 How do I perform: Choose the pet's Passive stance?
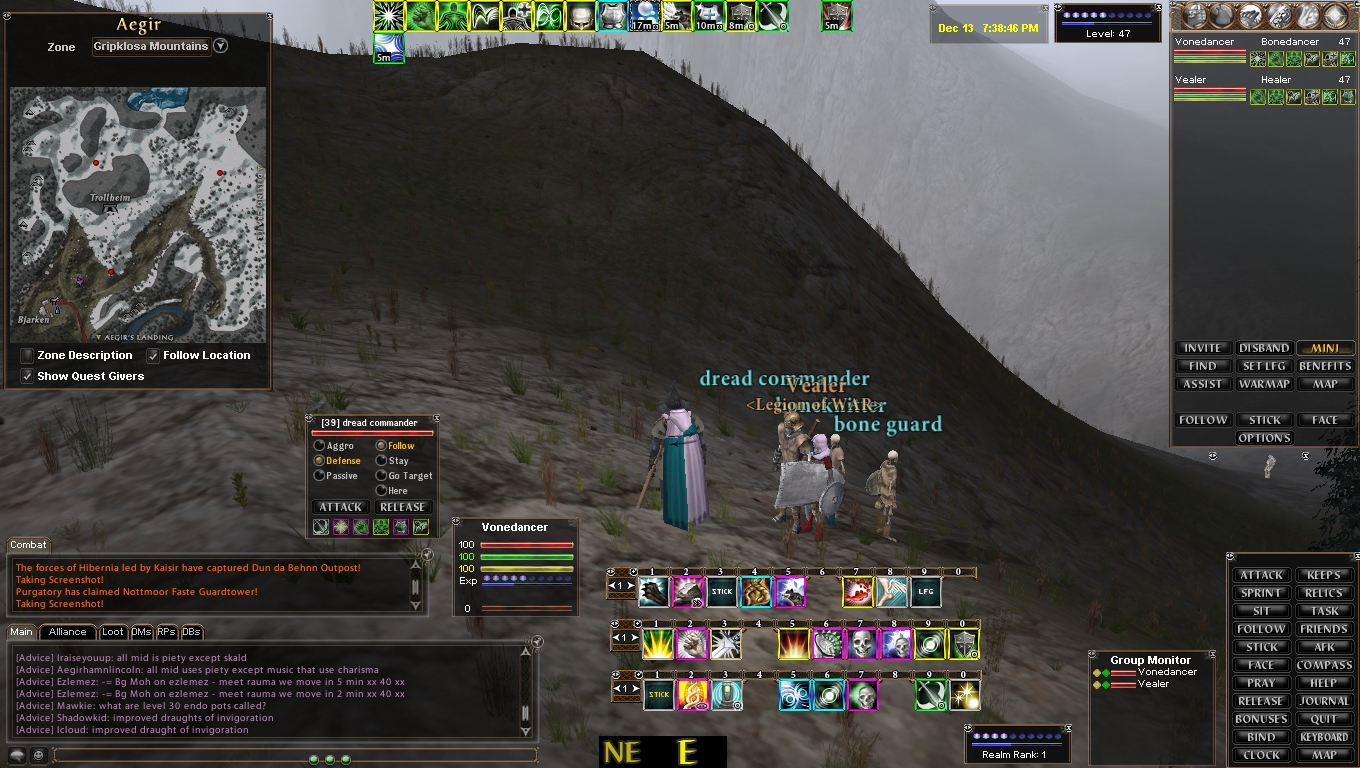(x=320, y=476)
